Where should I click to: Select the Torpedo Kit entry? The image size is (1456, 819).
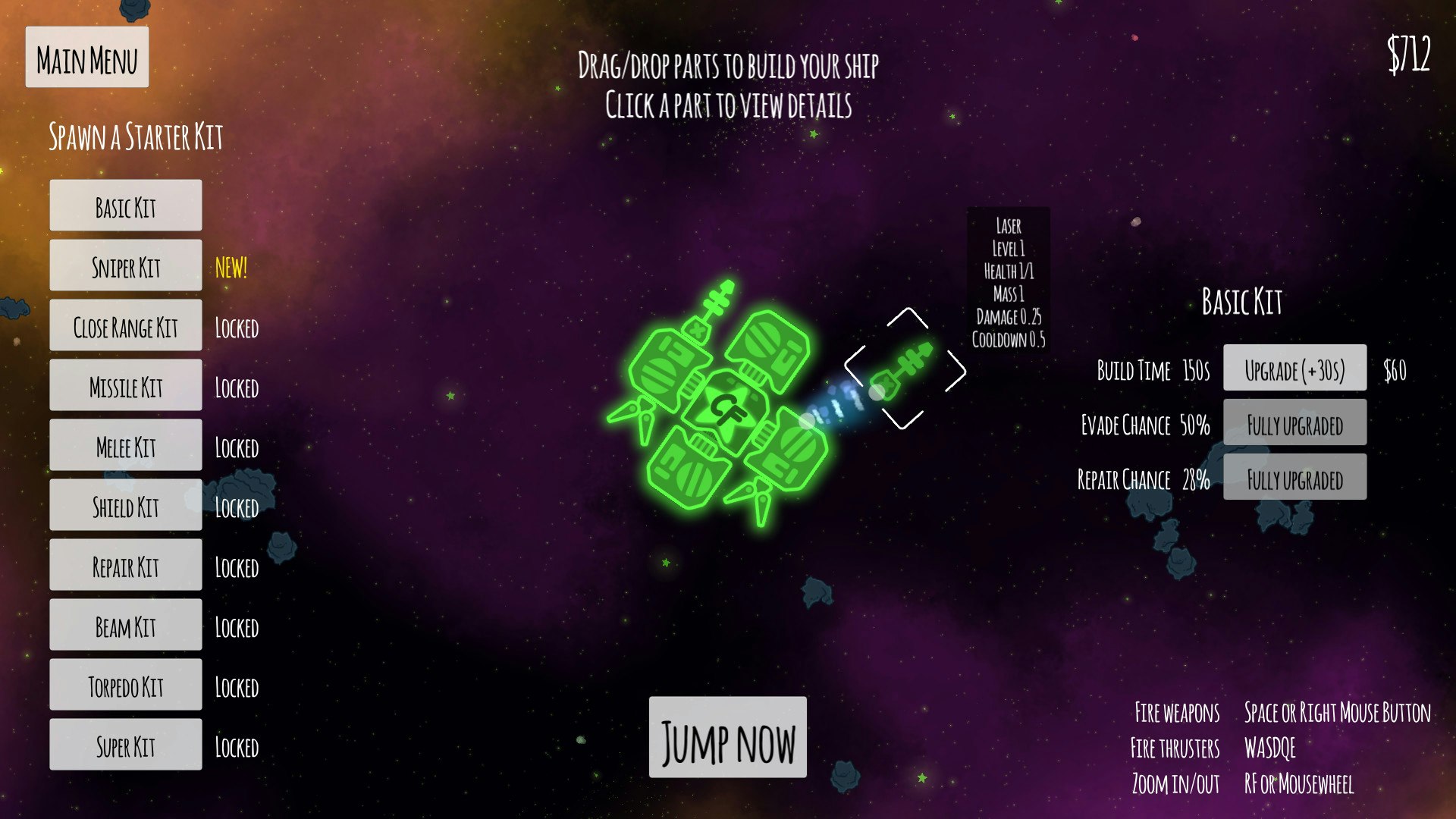(126, 685)
